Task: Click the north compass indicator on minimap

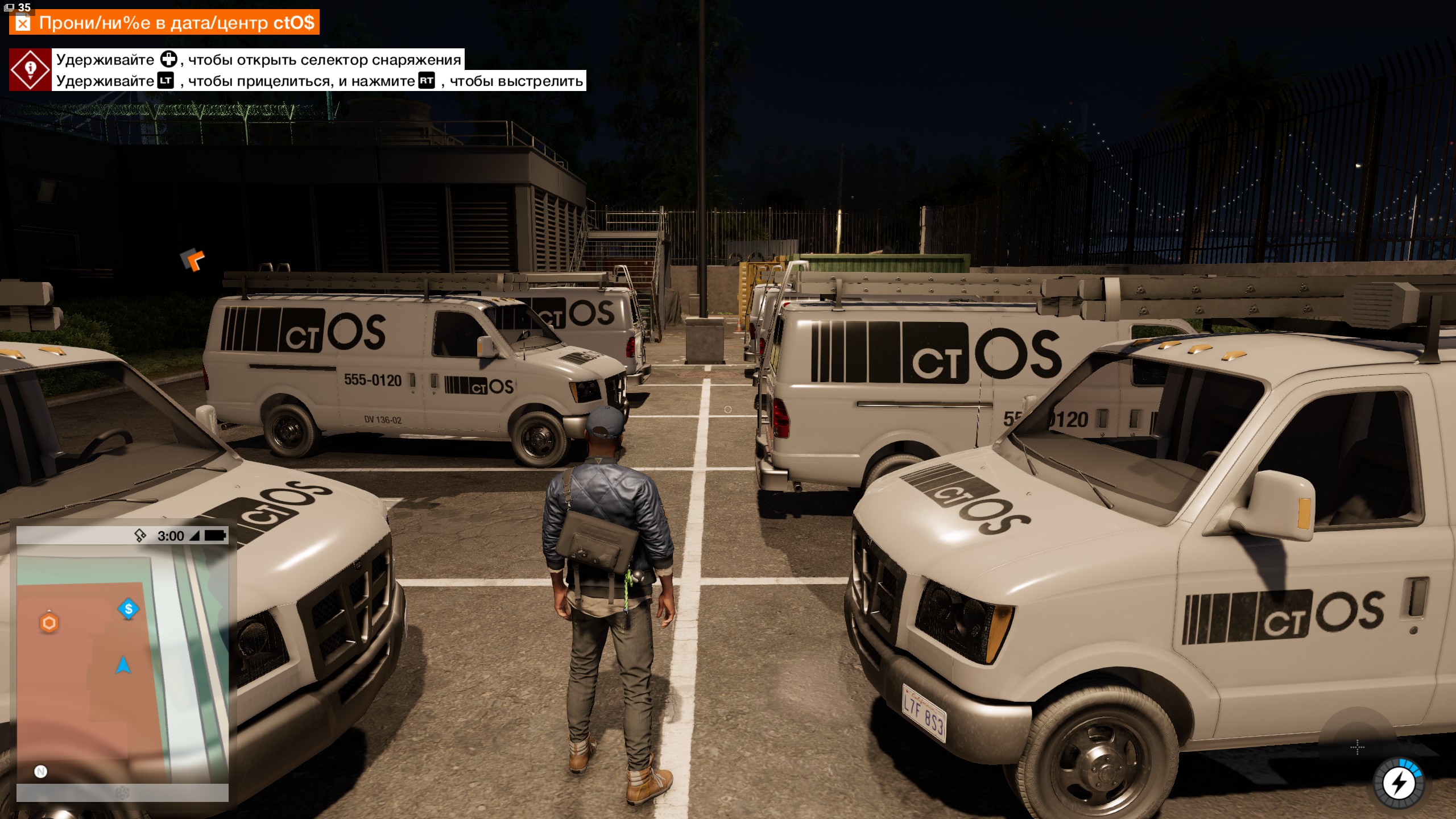Action: [x=40, y=771]
